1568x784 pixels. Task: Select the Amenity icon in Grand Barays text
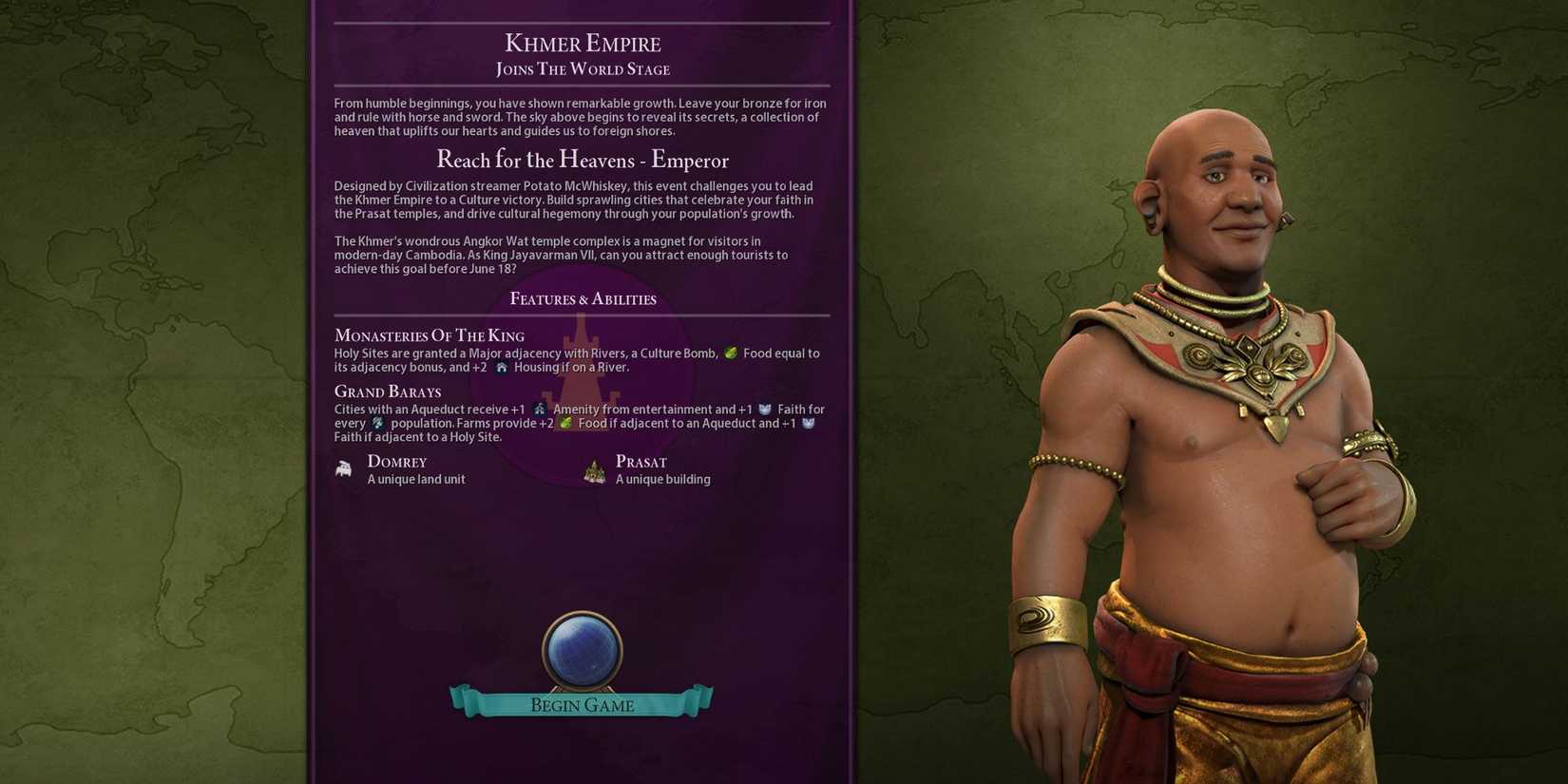[539, 409]
